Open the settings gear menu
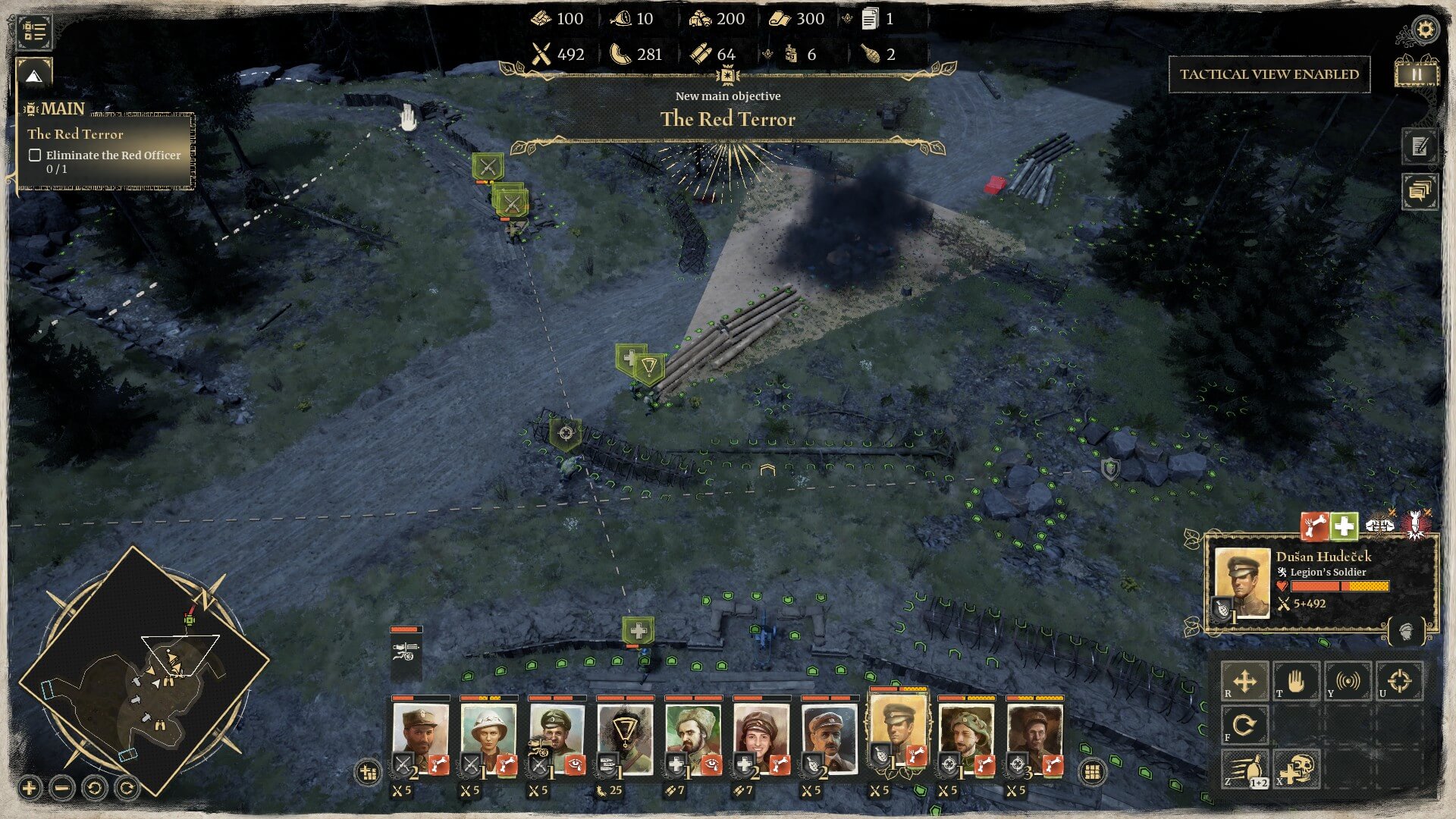1456x819 pixels. click(x=1425, y=30)
